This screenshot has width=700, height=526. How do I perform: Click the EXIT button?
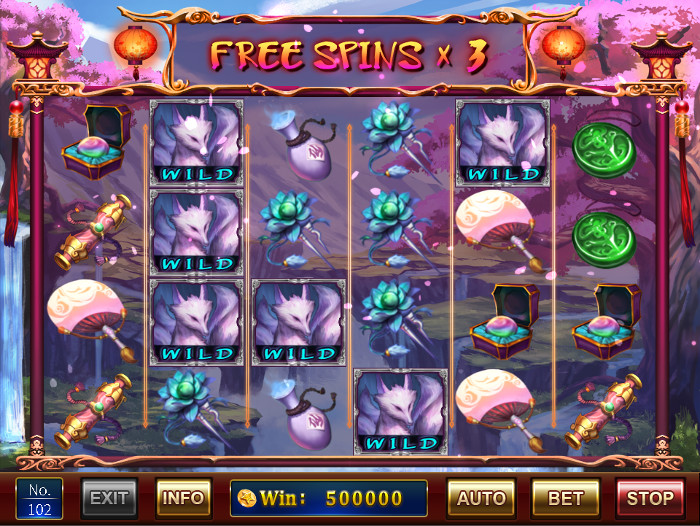point(109,498)
